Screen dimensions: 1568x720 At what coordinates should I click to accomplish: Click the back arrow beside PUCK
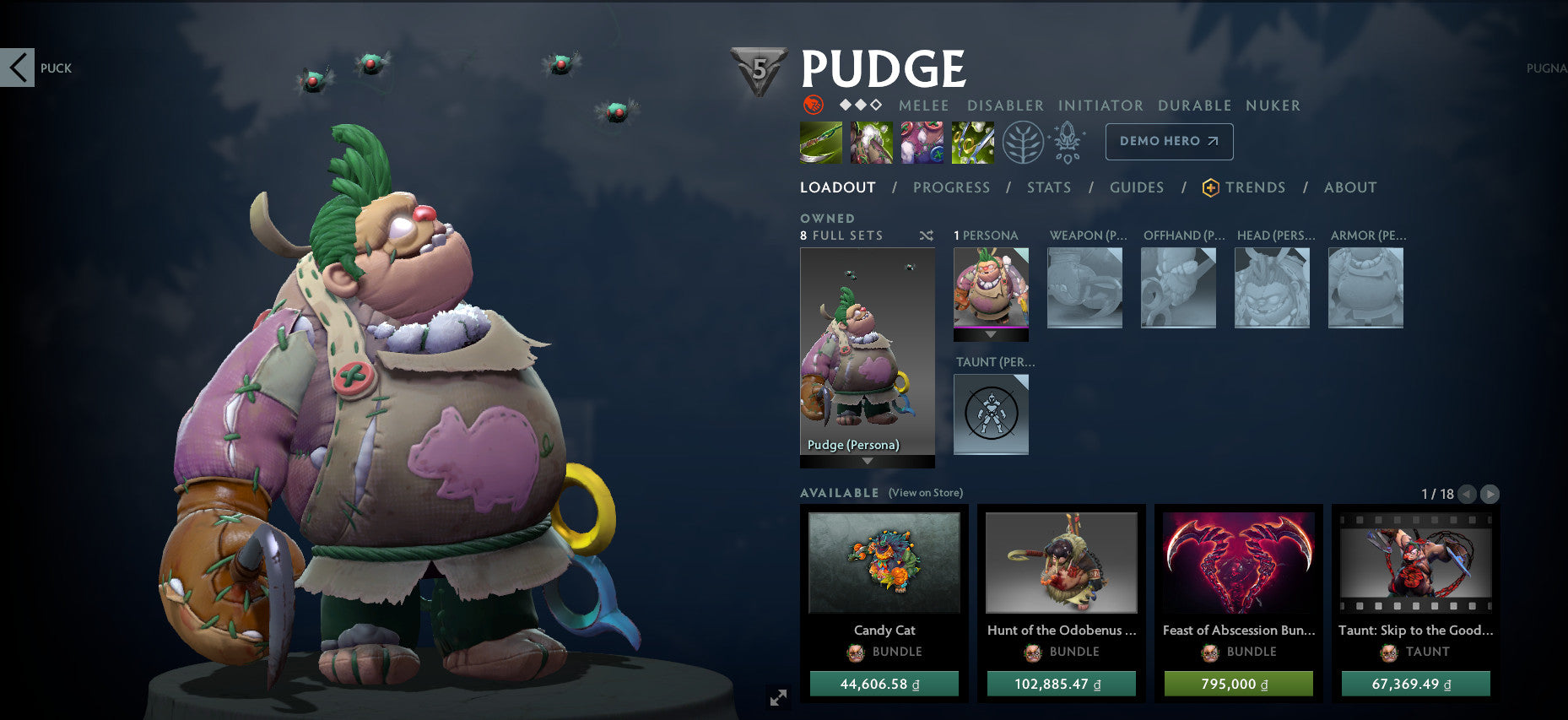(18, 68)
